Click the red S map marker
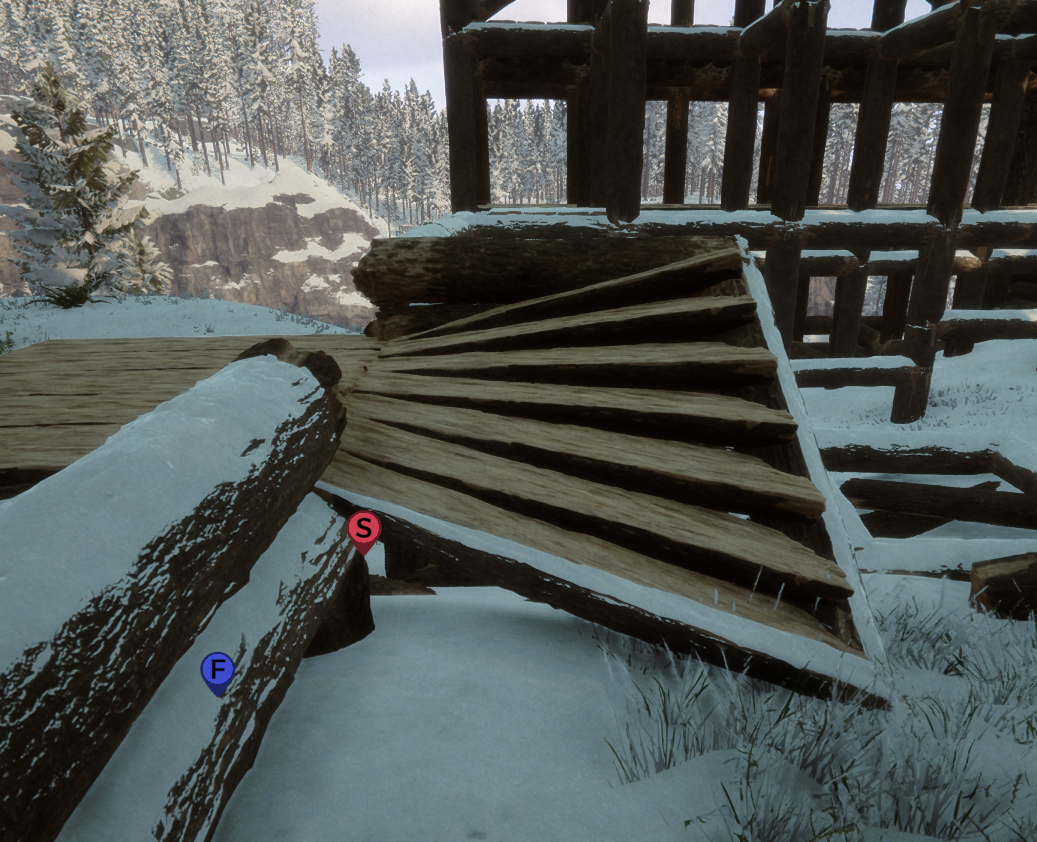This screenshot has height=842, width=1037. point(363,529)
